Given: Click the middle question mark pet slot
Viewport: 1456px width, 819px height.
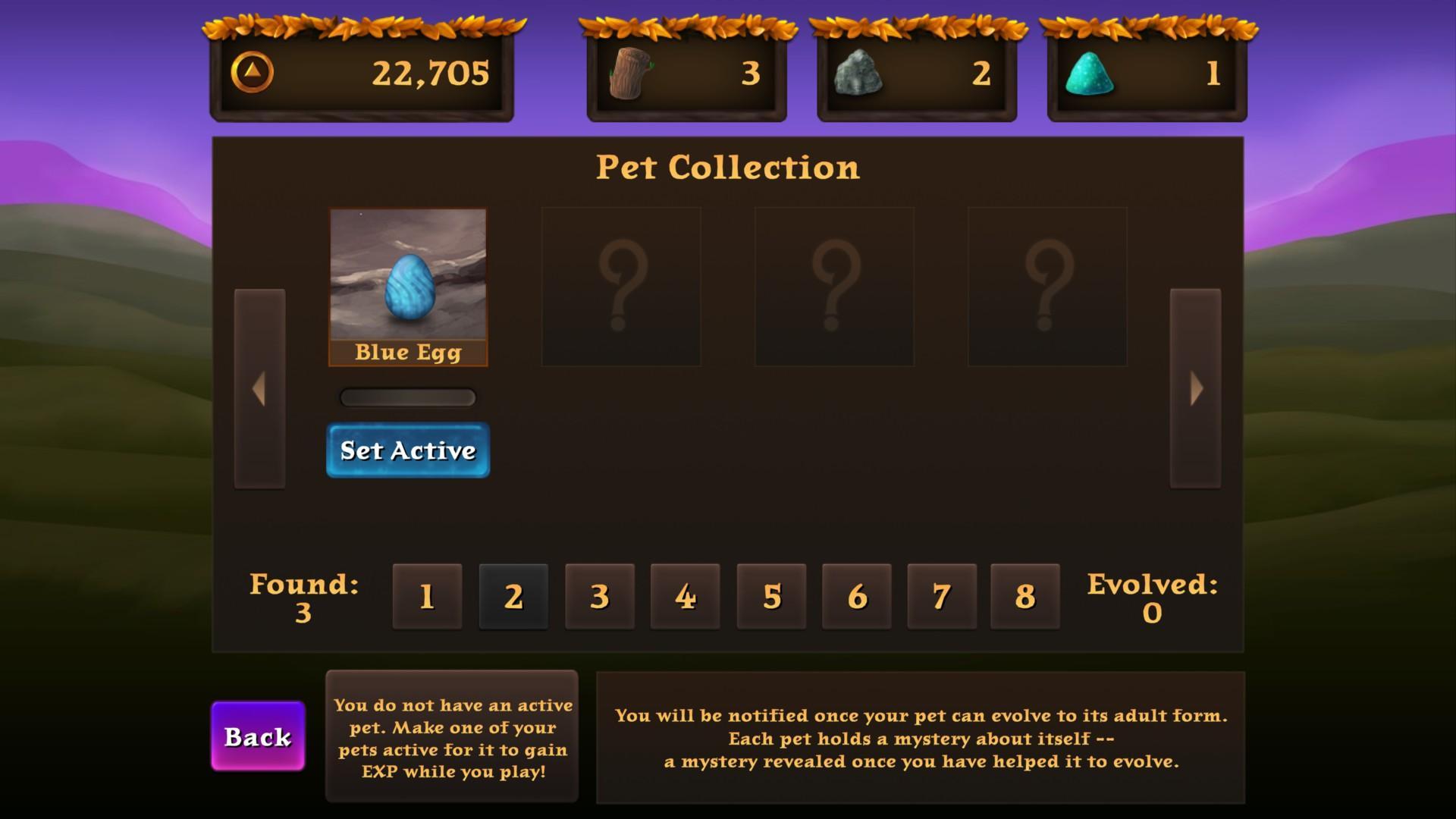Looking at the screenshot, I should point(834,286).
